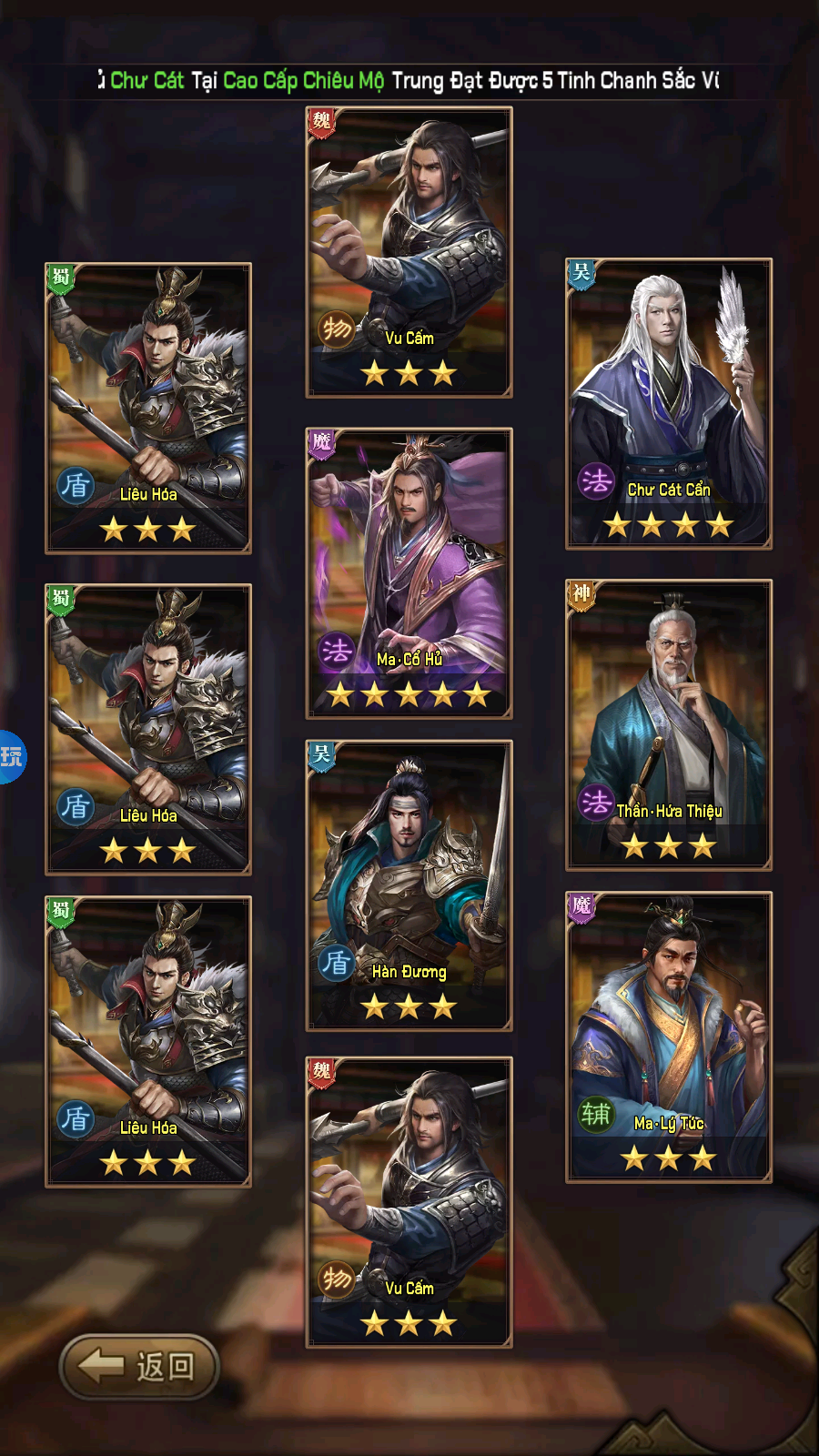This screenshot has height=1456, width=819.
Task: Choose the five-star Ma·Cố Hủ card
Action: pyautogui.click(x=409, y=573)
